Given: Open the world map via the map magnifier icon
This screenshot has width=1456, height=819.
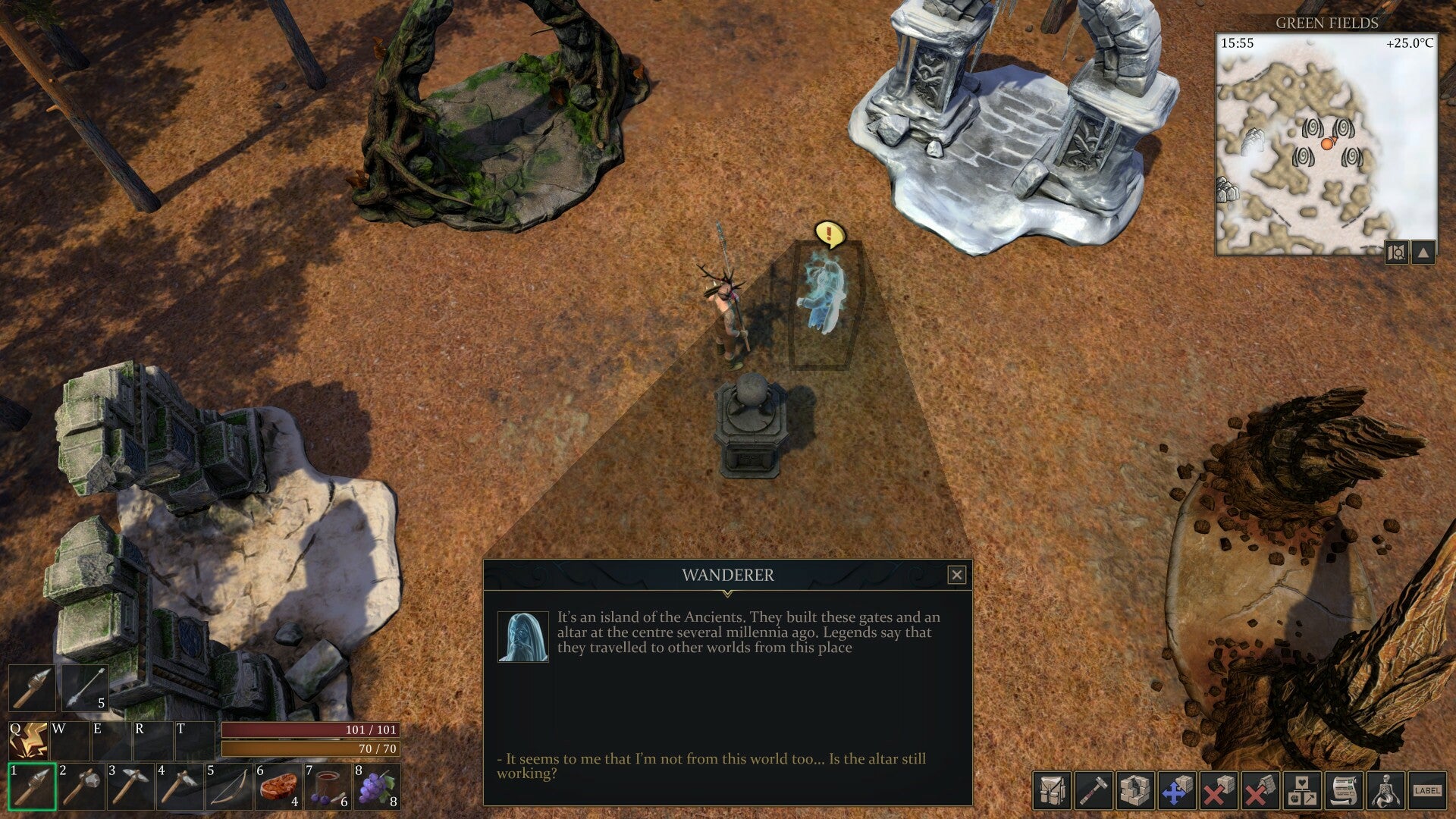Looking at the screenshot, I should tap(1395, 253).
